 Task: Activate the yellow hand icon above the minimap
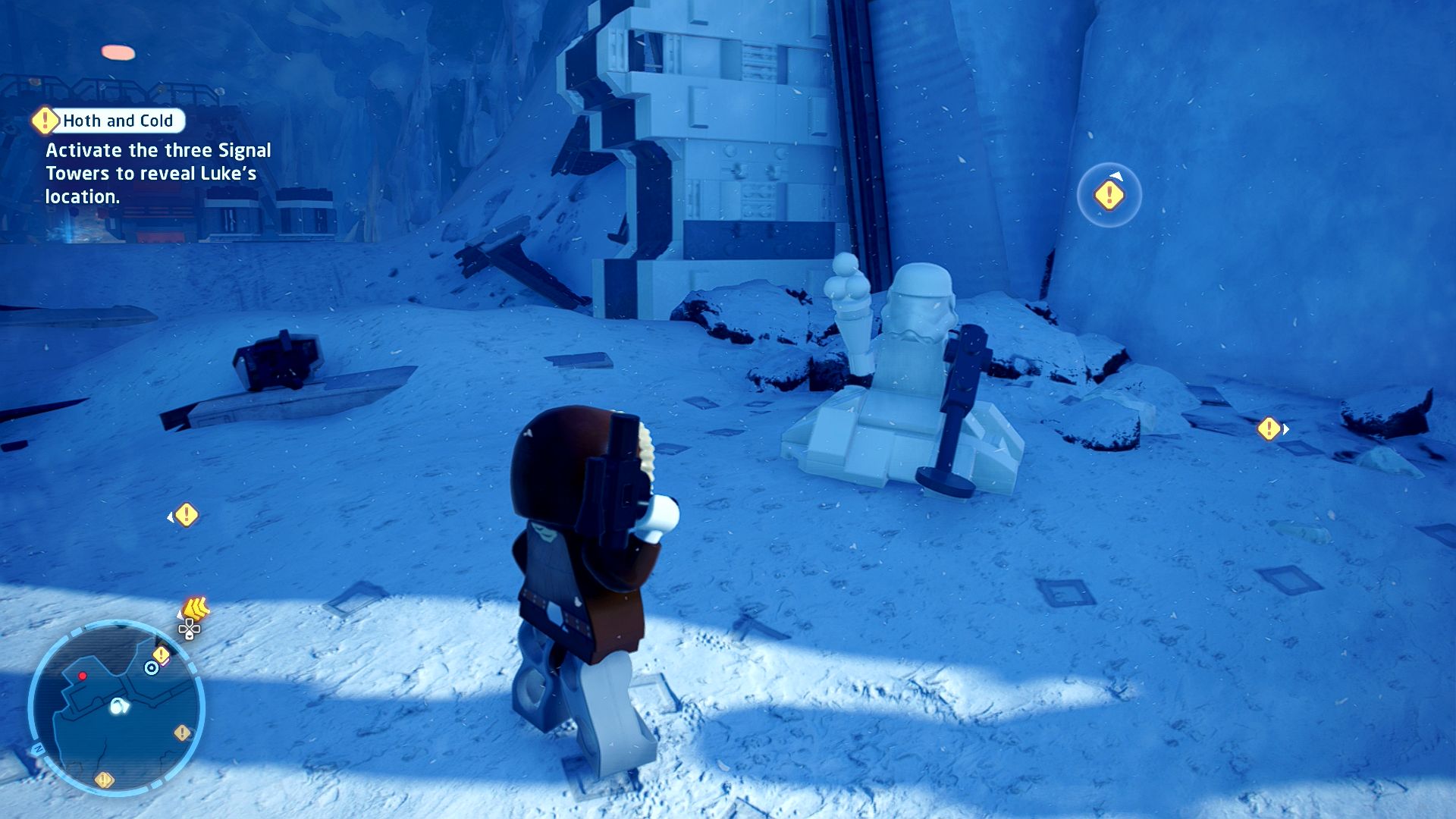[x=196, y=608]
